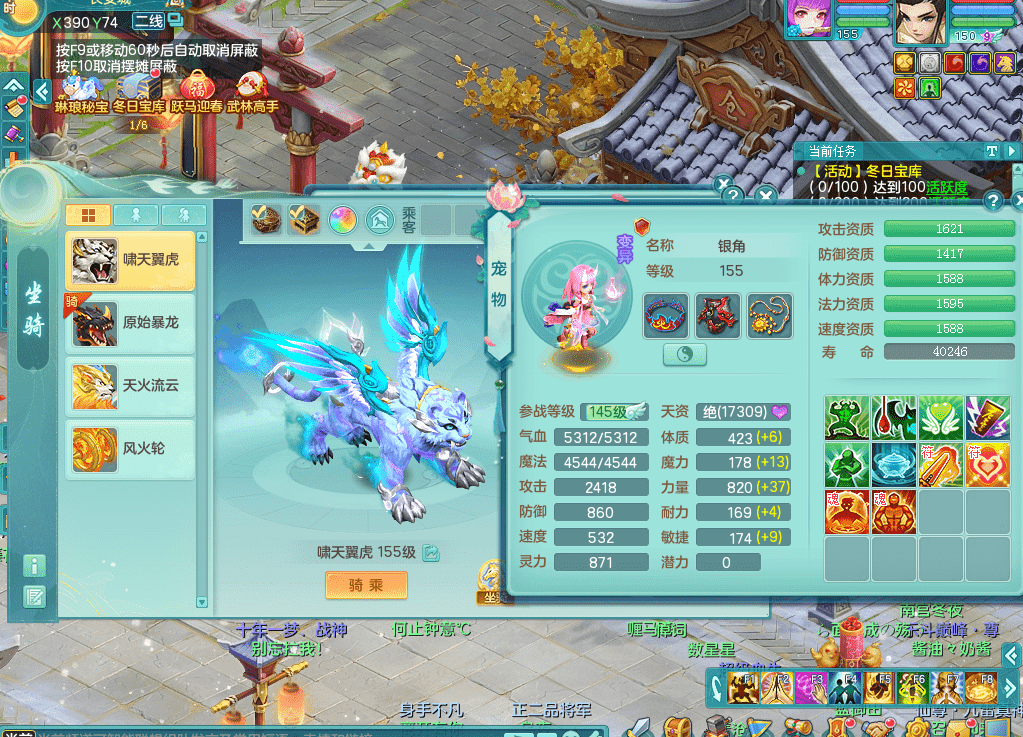Switch the server line via 二线 button
This screenshot has height=737, width=1023.
coord(149,21)
